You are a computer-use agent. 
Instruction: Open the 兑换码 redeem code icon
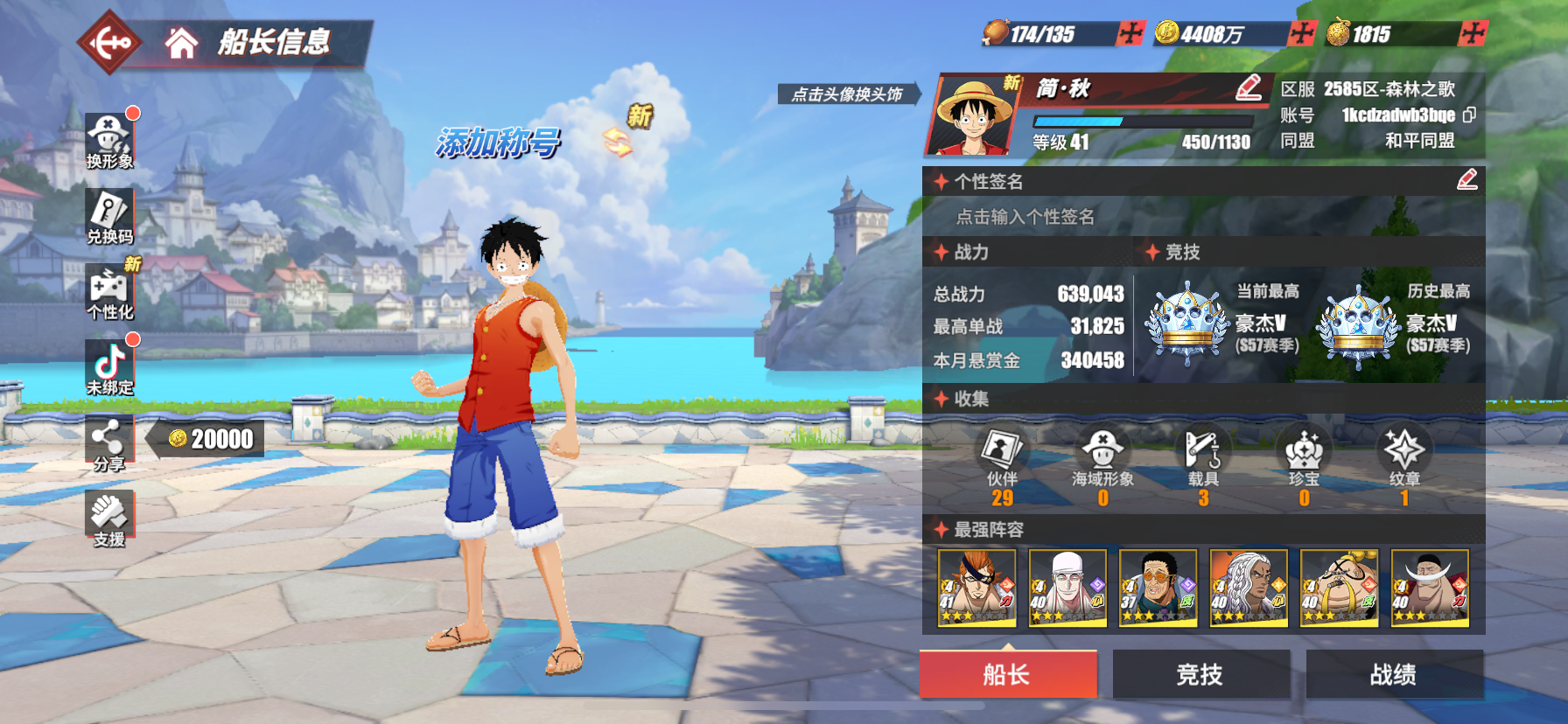[x=109, y=216]
